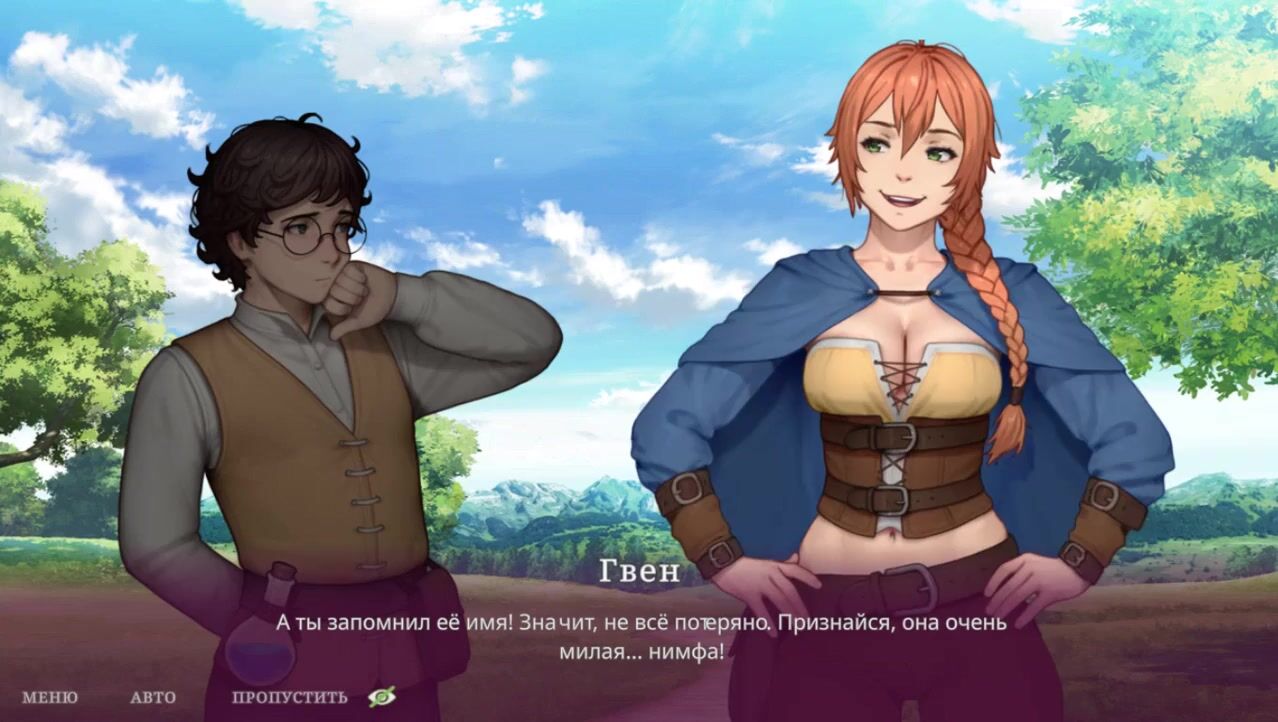Open the МЕНЮ button

tap(49, 698)
